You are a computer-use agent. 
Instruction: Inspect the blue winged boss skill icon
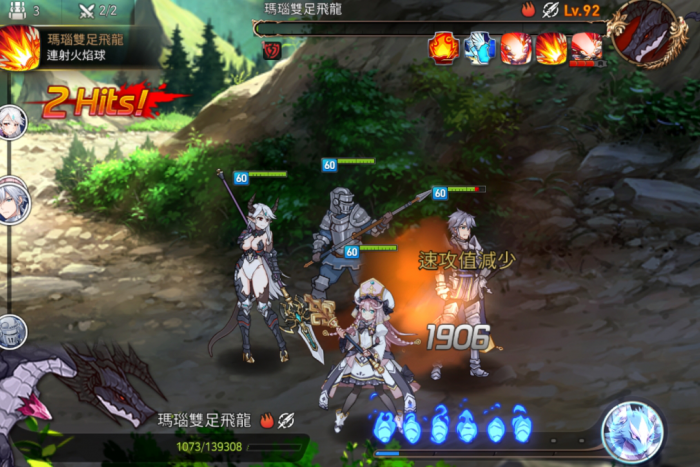point(479,47)
